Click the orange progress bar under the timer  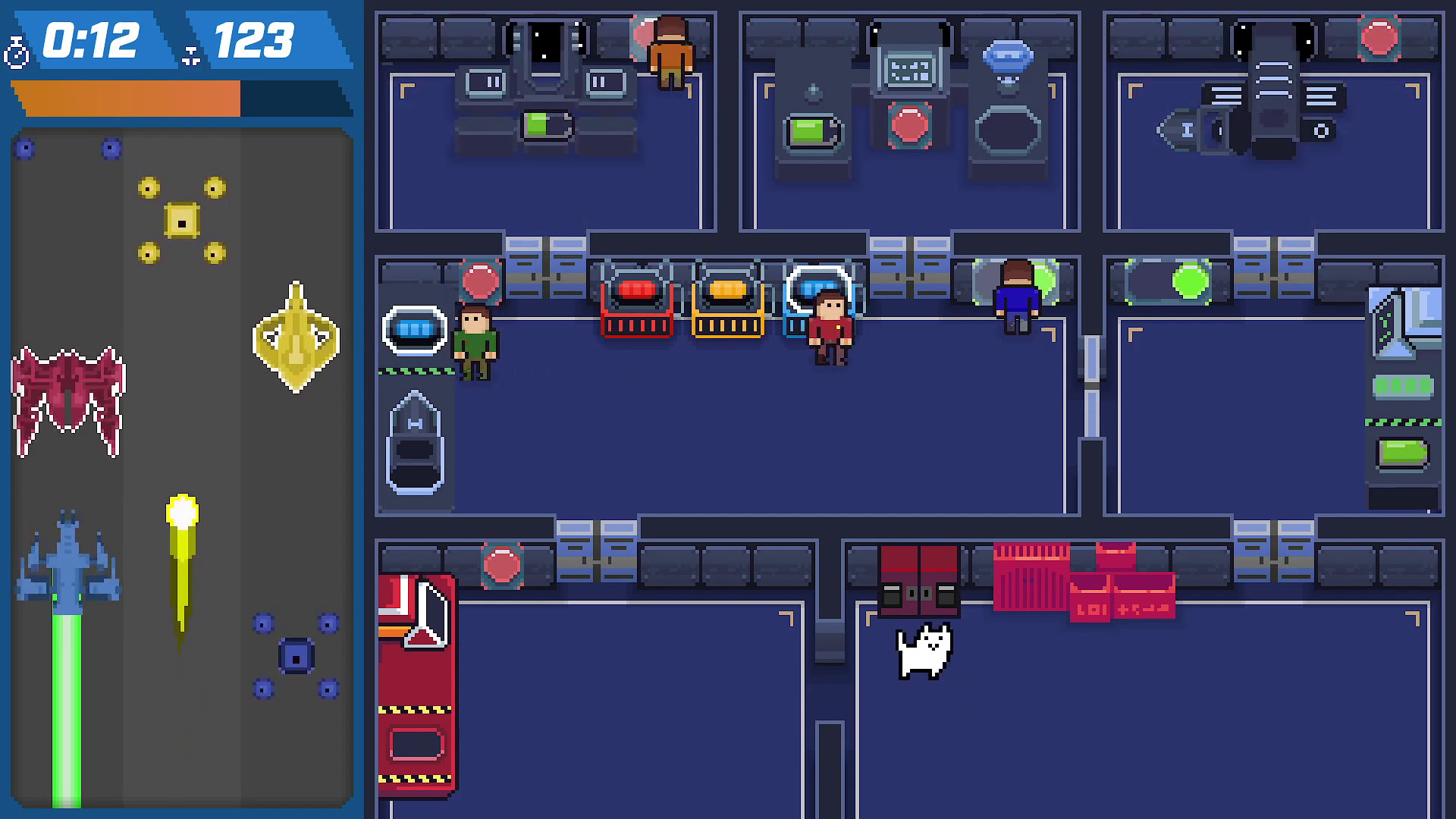click(x=125, y=97)
